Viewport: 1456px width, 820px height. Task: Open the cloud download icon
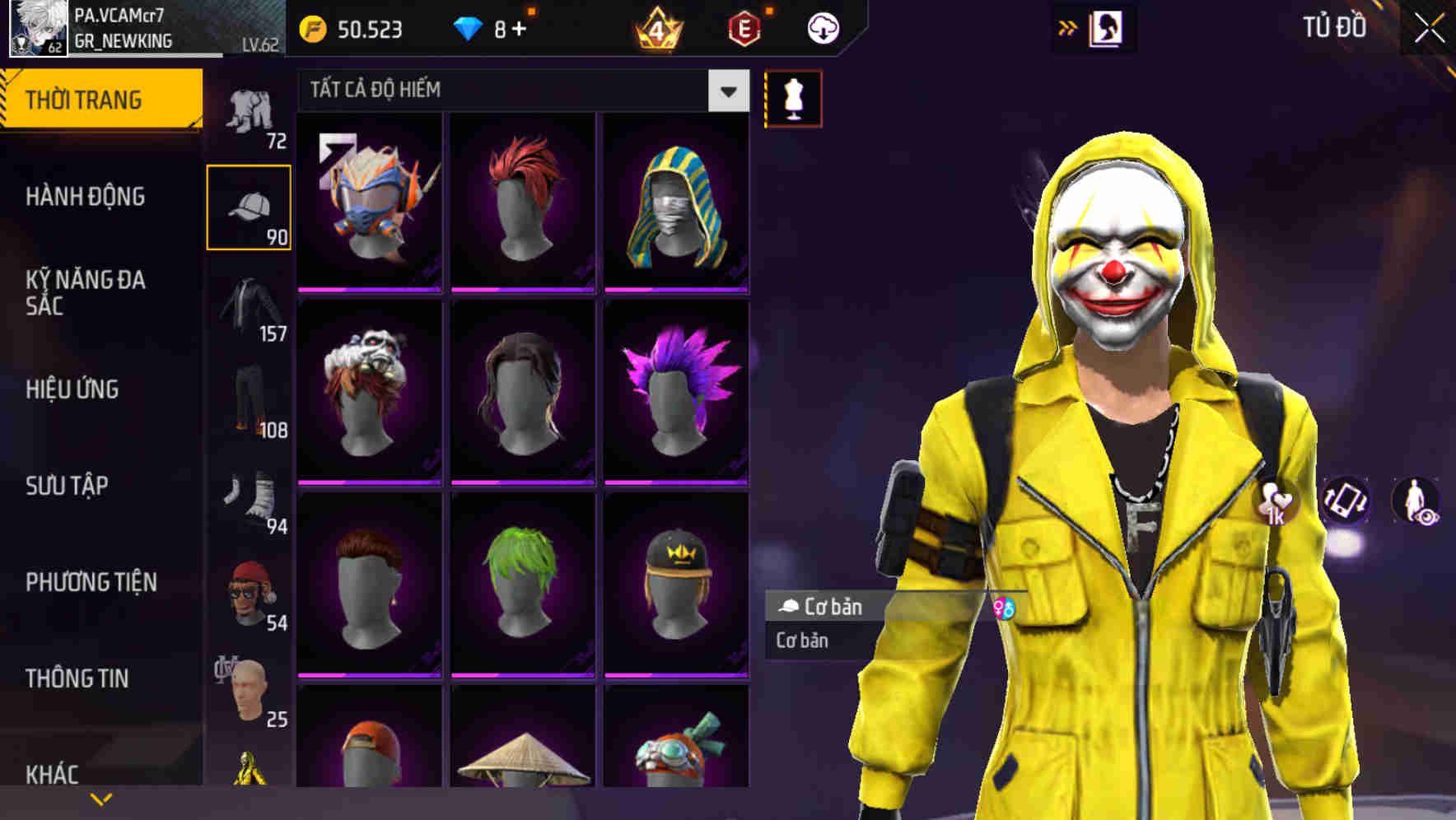point(823,26)
